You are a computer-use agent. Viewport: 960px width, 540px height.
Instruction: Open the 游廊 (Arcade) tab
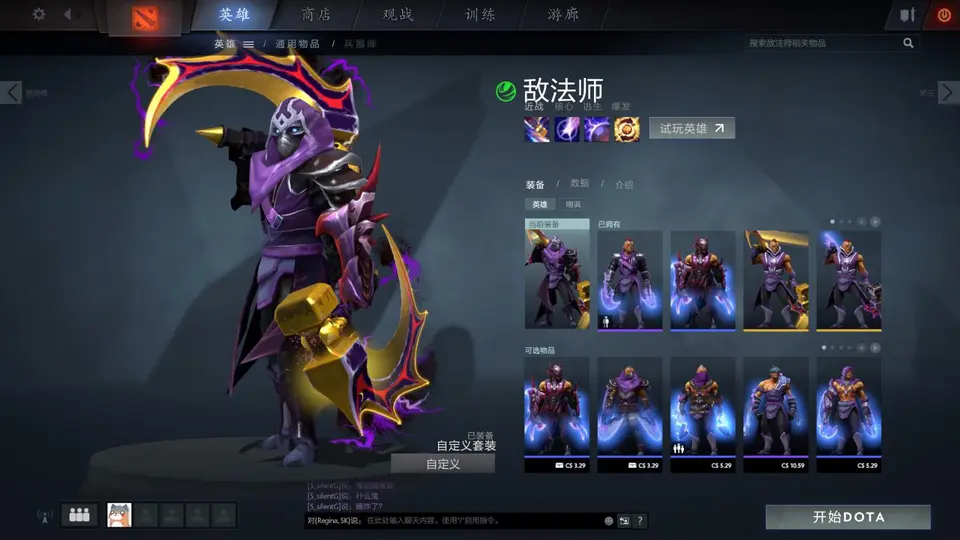[x=562, y=15]
